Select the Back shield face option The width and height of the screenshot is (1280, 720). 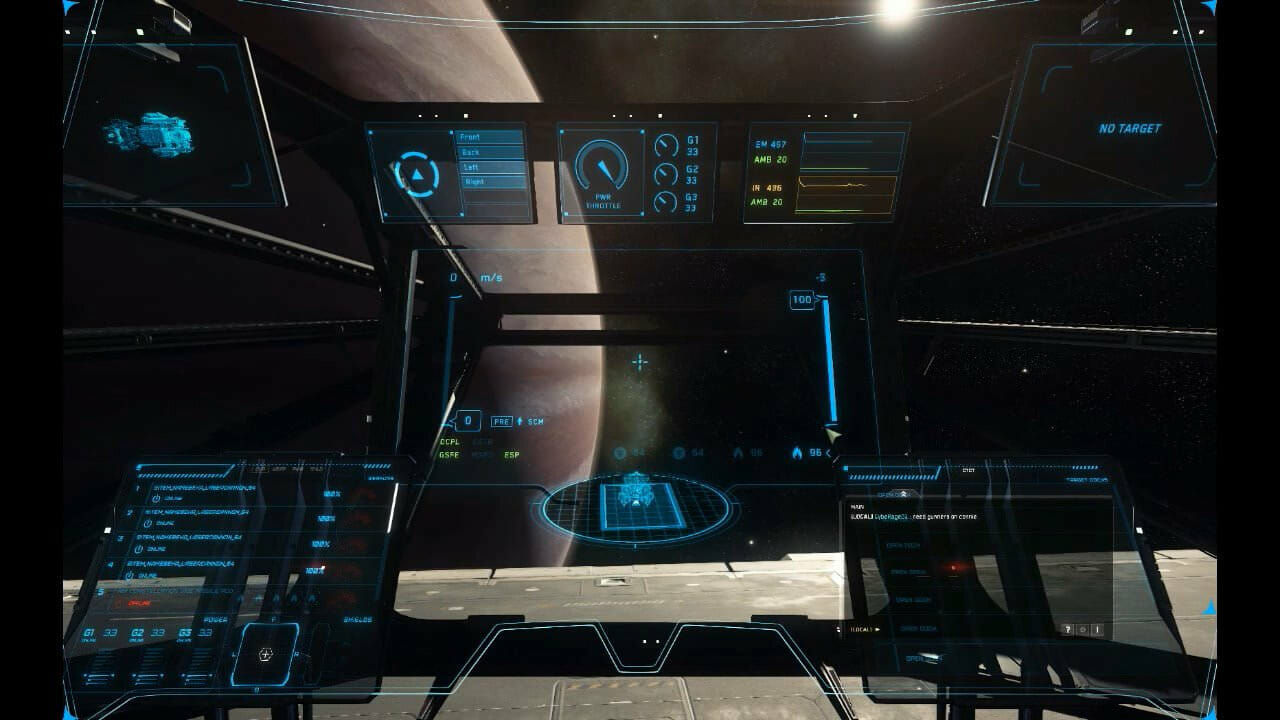489,152
